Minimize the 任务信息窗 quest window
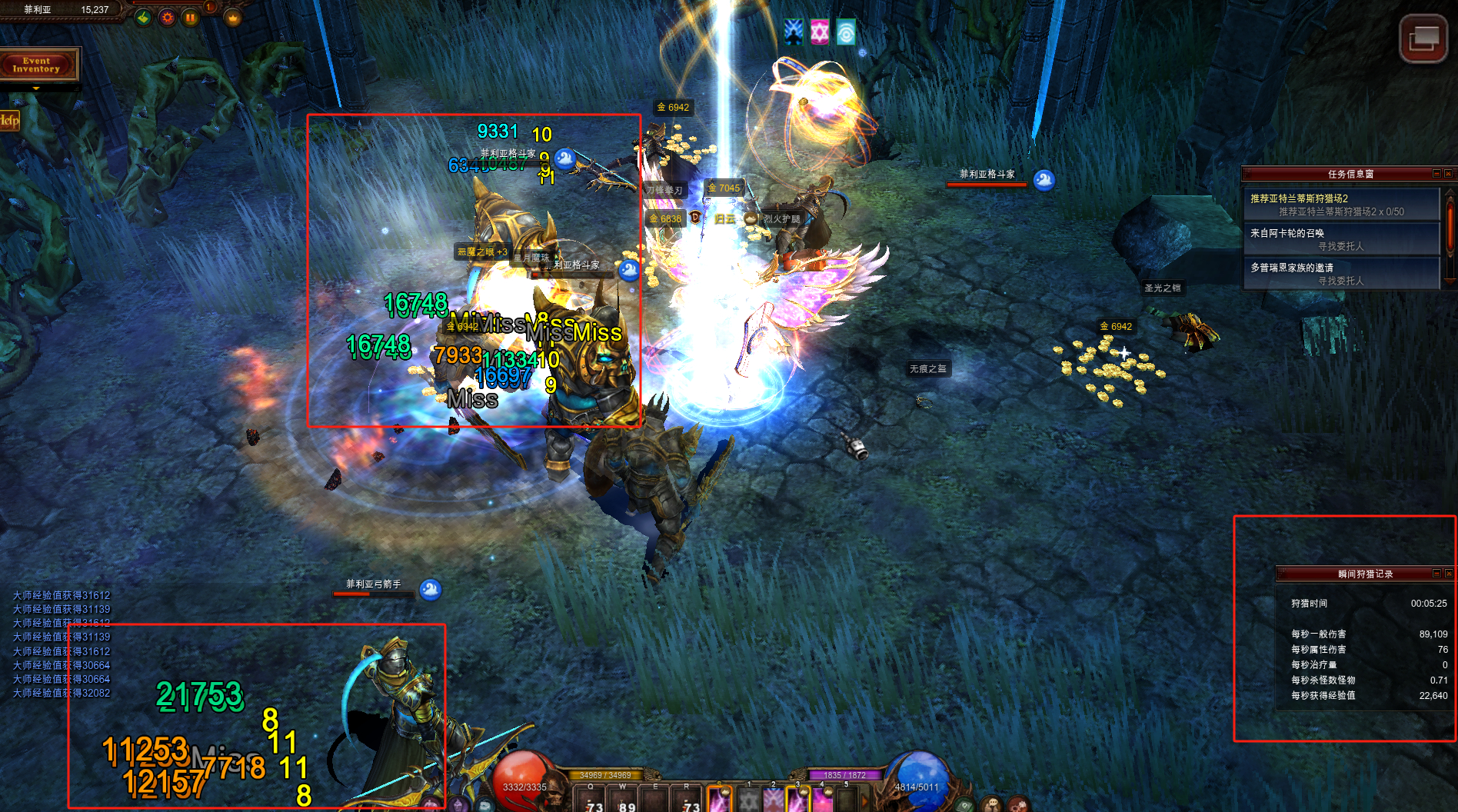The width and height of the screenshot is (1458, 812). click(x=1436, y=174)
